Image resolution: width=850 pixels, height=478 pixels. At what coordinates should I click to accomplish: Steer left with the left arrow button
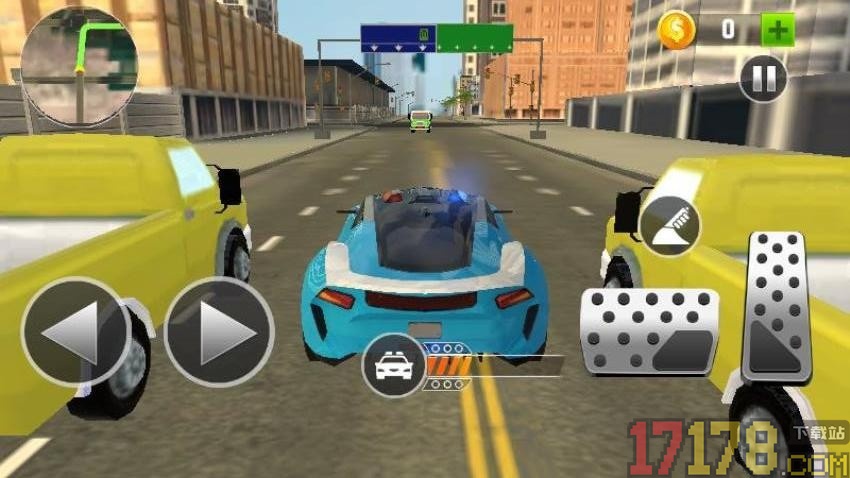(75, 332)
